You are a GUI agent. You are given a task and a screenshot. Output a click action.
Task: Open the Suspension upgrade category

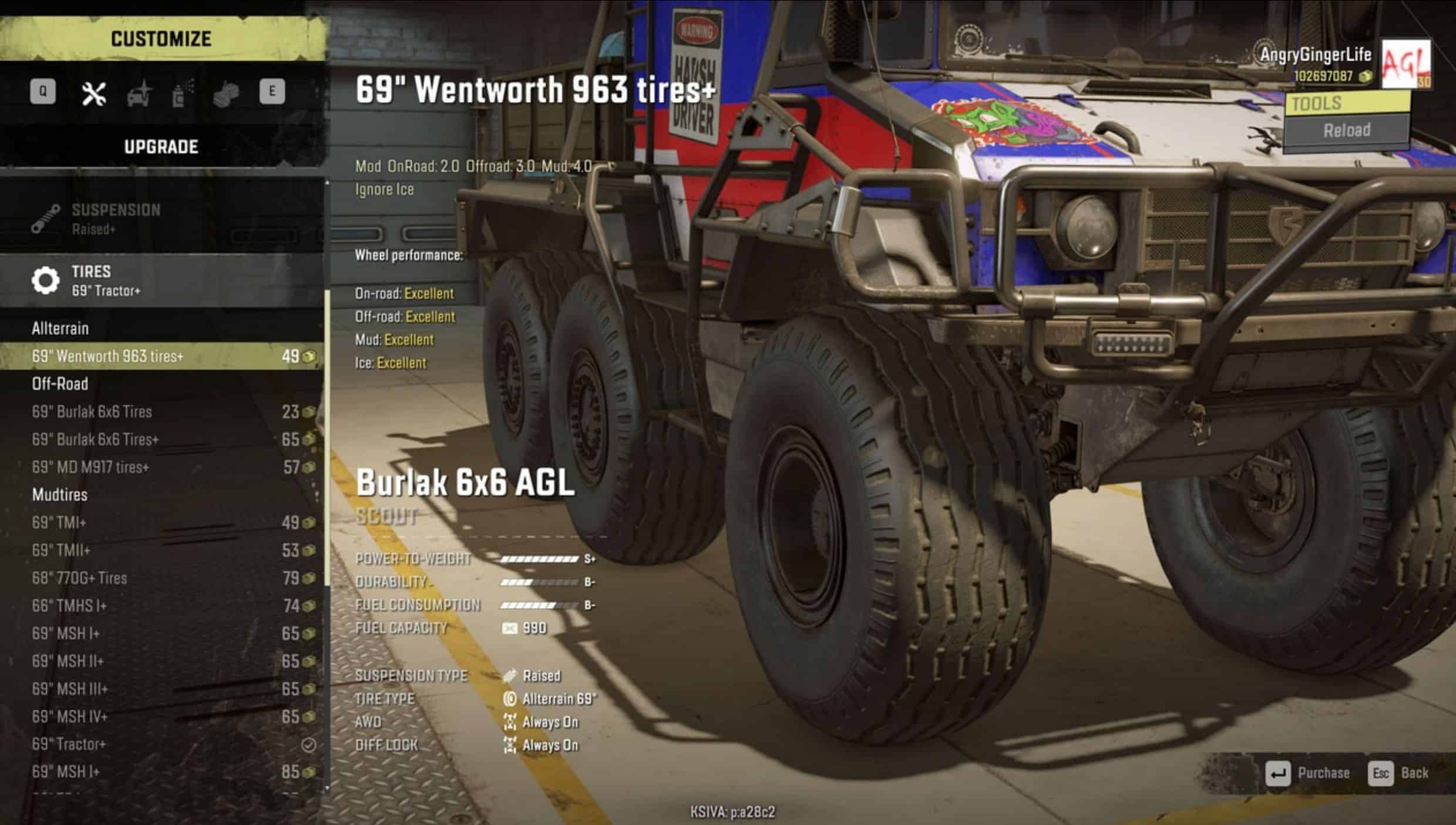(162, 219)
